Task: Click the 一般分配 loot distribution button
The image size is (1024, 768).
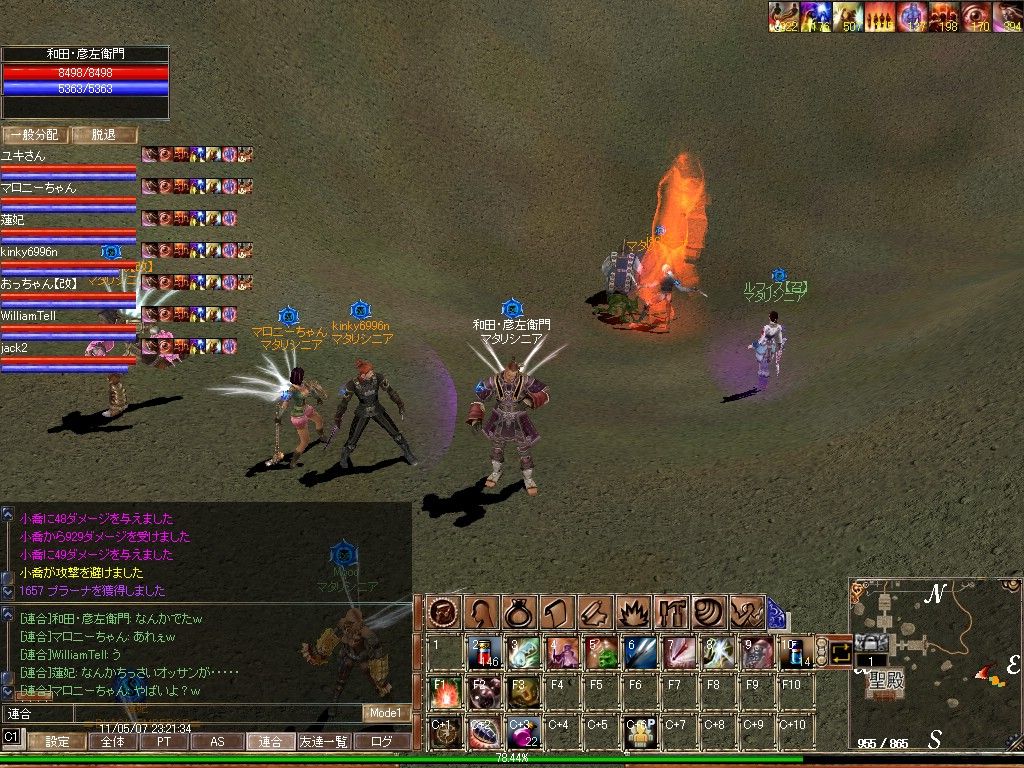Action: (x=34, y=135)
